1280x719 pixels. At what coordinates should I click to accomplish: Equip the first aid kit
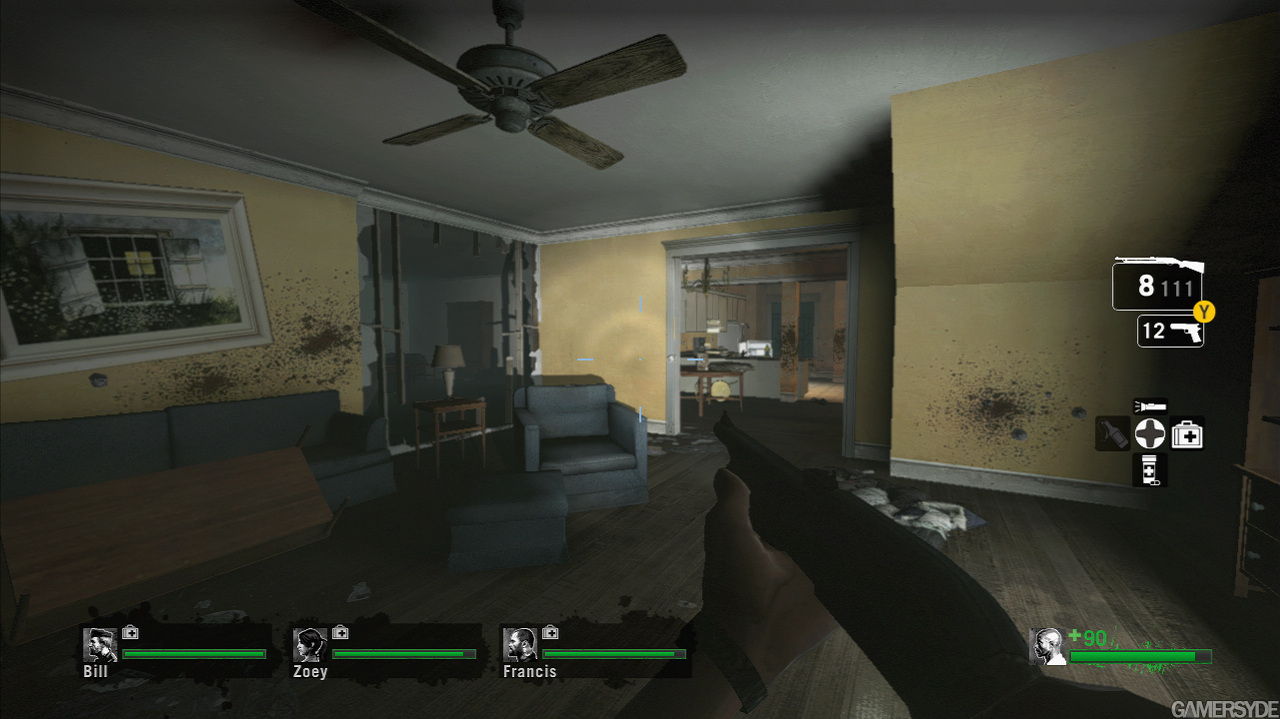1187,434
